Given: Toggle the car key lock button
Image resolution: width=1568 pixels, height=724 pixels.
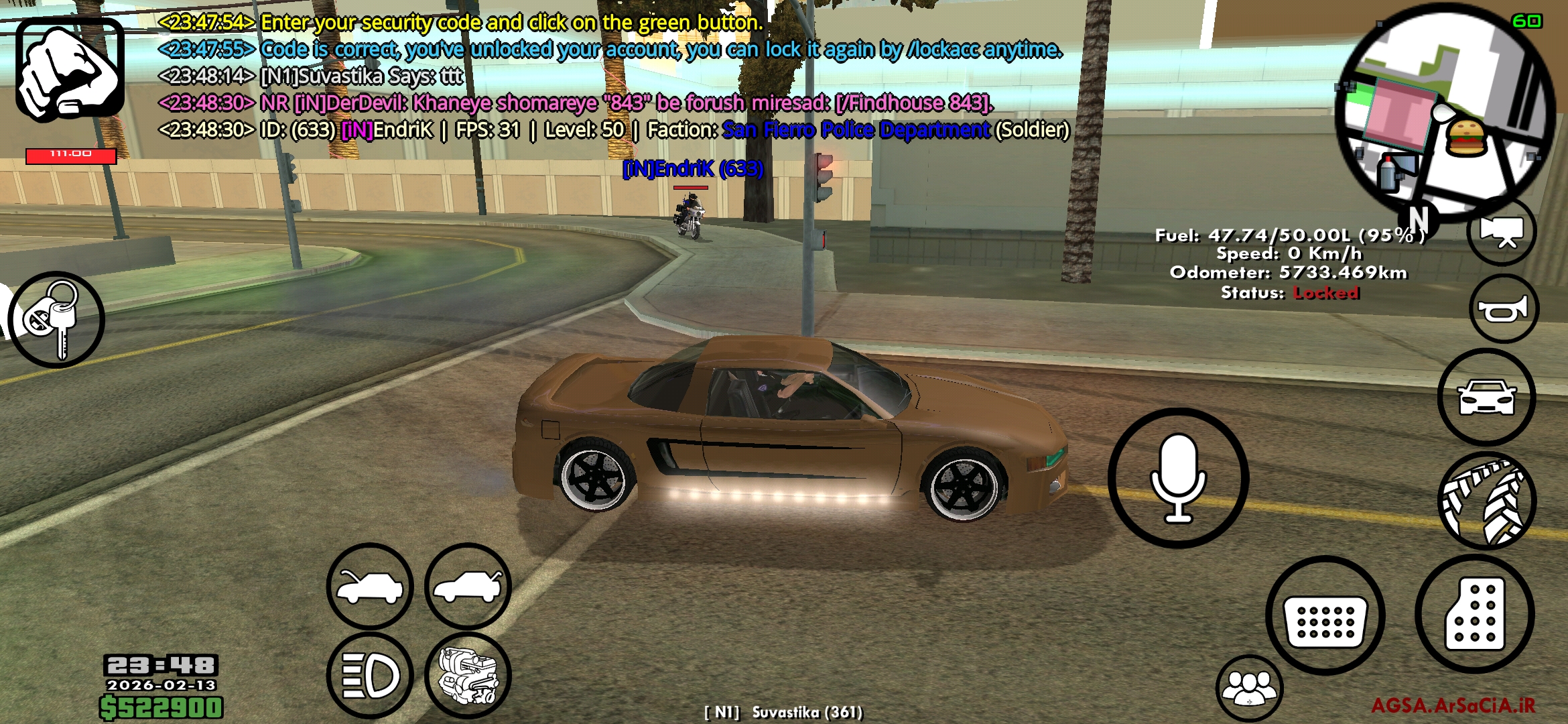Looking at the screenshot, I should (x=56, y=320).
